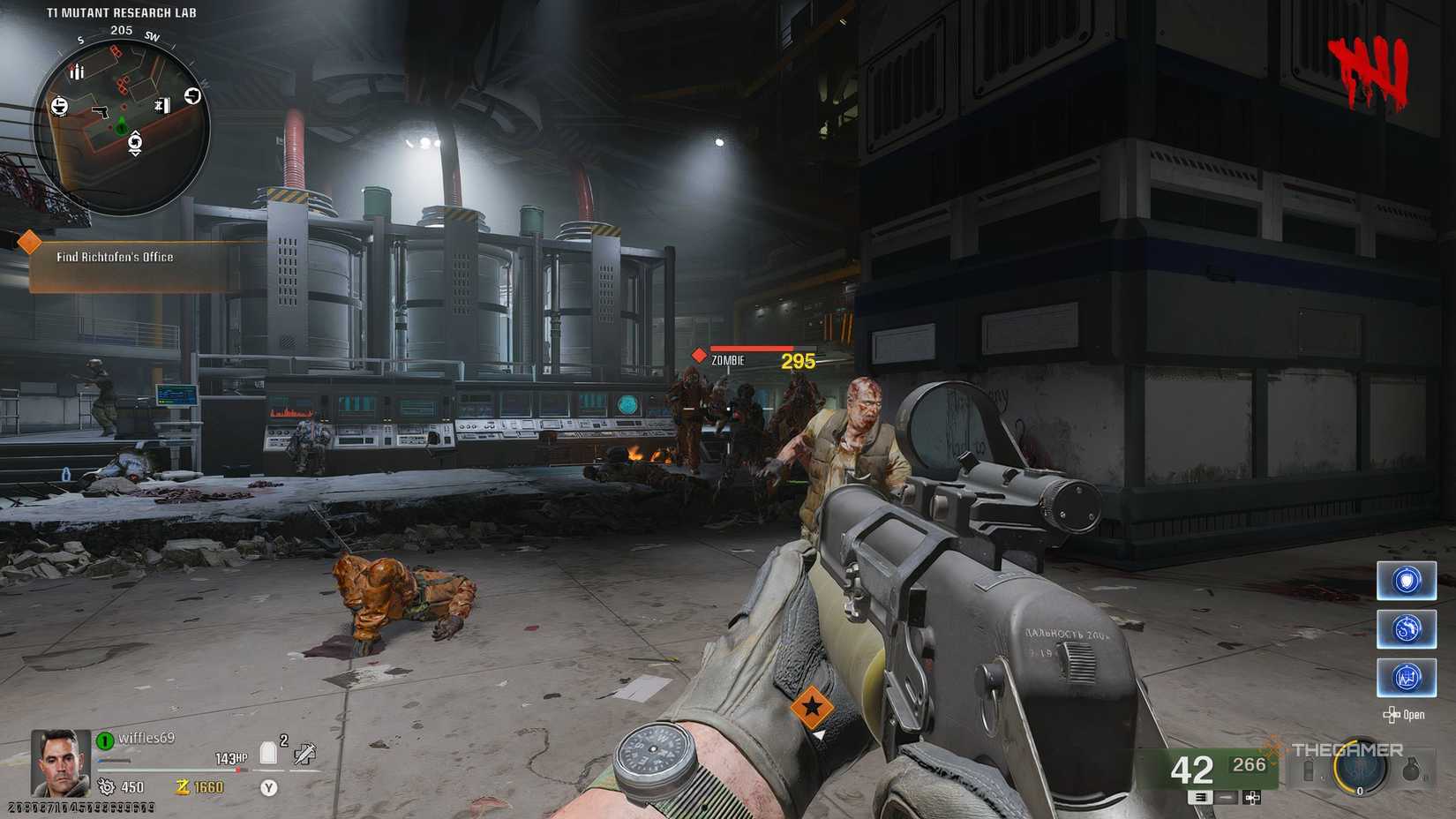Select the middle blue circular ability icon
The image size is (1456, 819).
1405,629
